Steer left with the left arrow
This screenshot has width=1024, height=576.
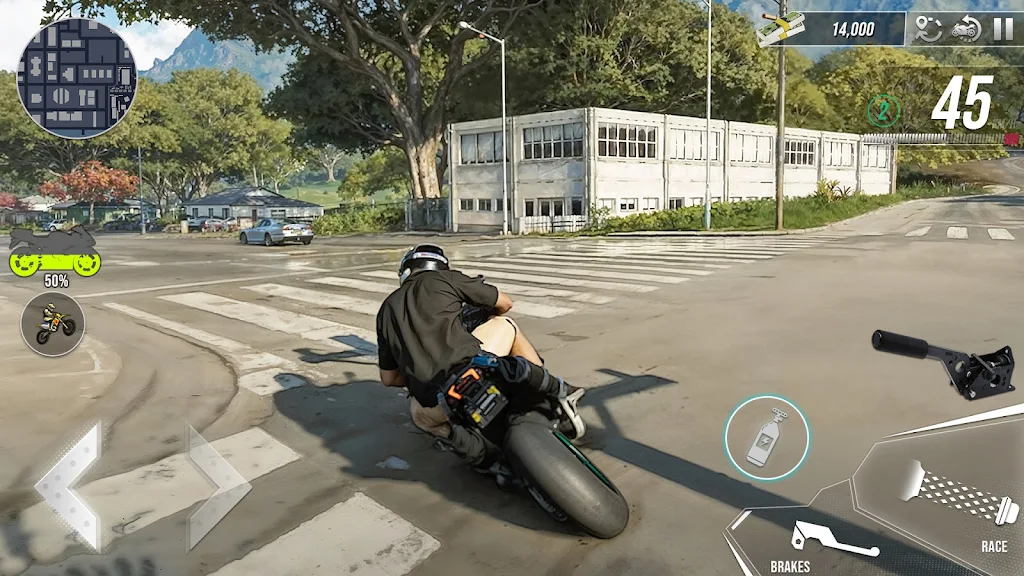(69, 486)
